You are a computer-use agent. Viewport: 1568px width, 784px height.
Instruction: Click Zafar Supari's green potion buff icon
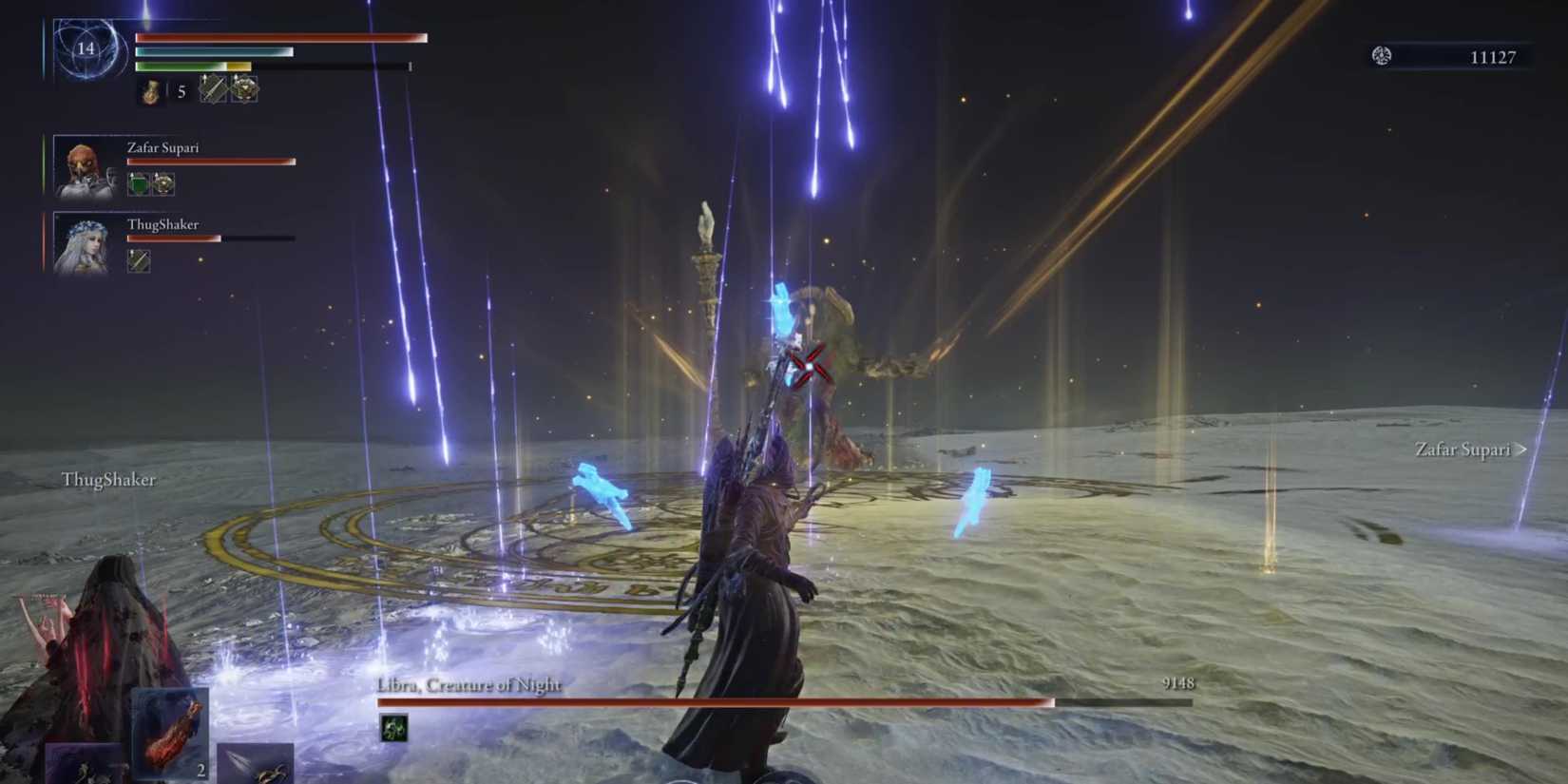click(x=138, y=182)
